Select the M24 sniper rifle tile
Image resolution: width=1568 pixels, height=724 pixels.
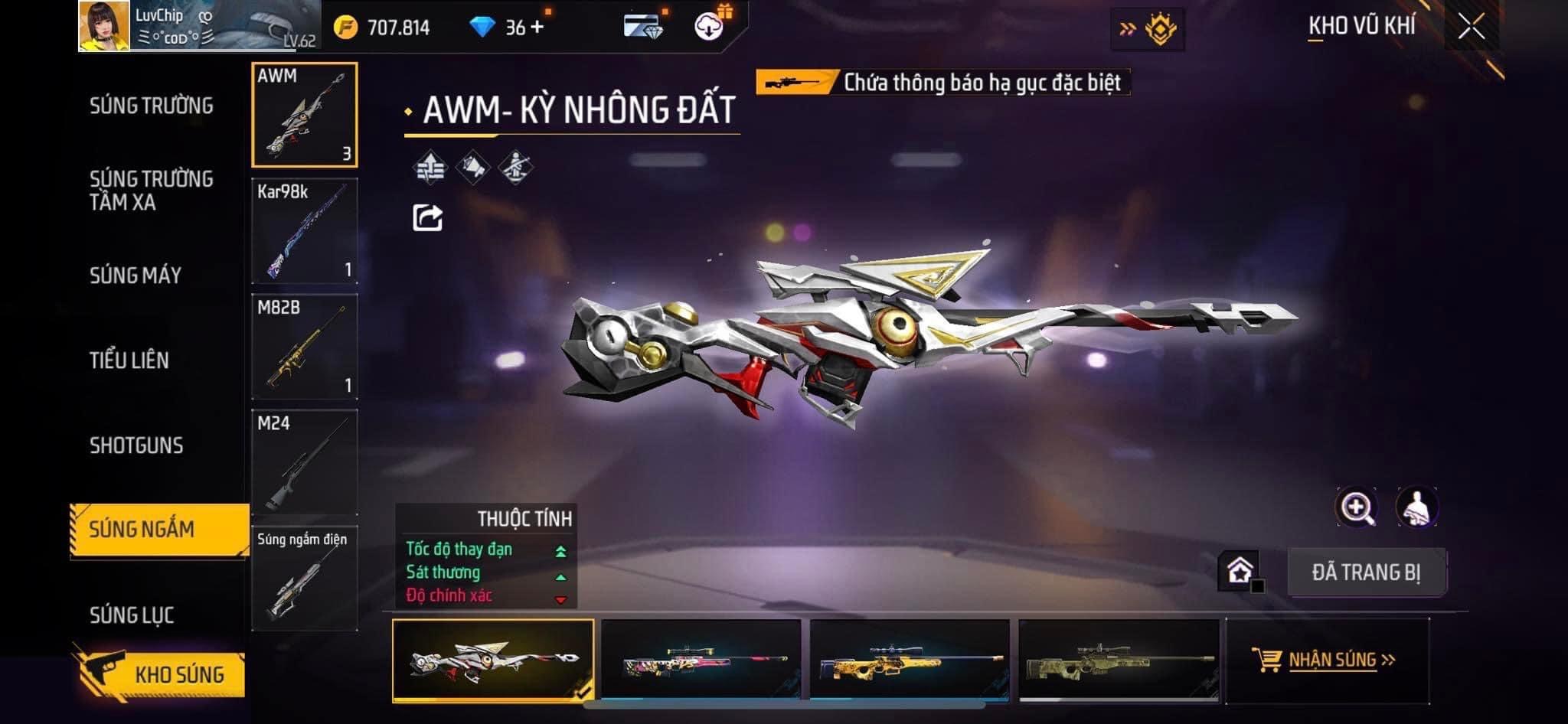305,462
